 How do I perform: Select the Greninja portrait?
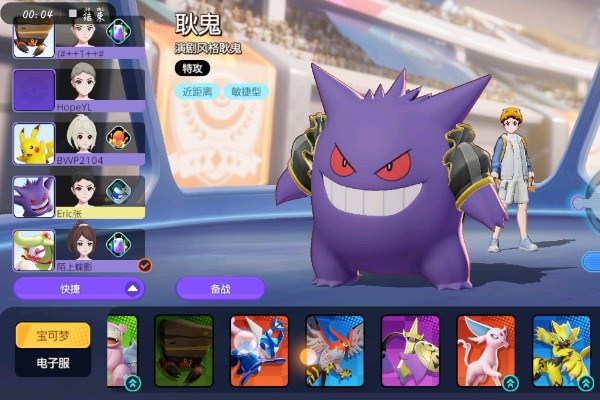pos(259,352)
